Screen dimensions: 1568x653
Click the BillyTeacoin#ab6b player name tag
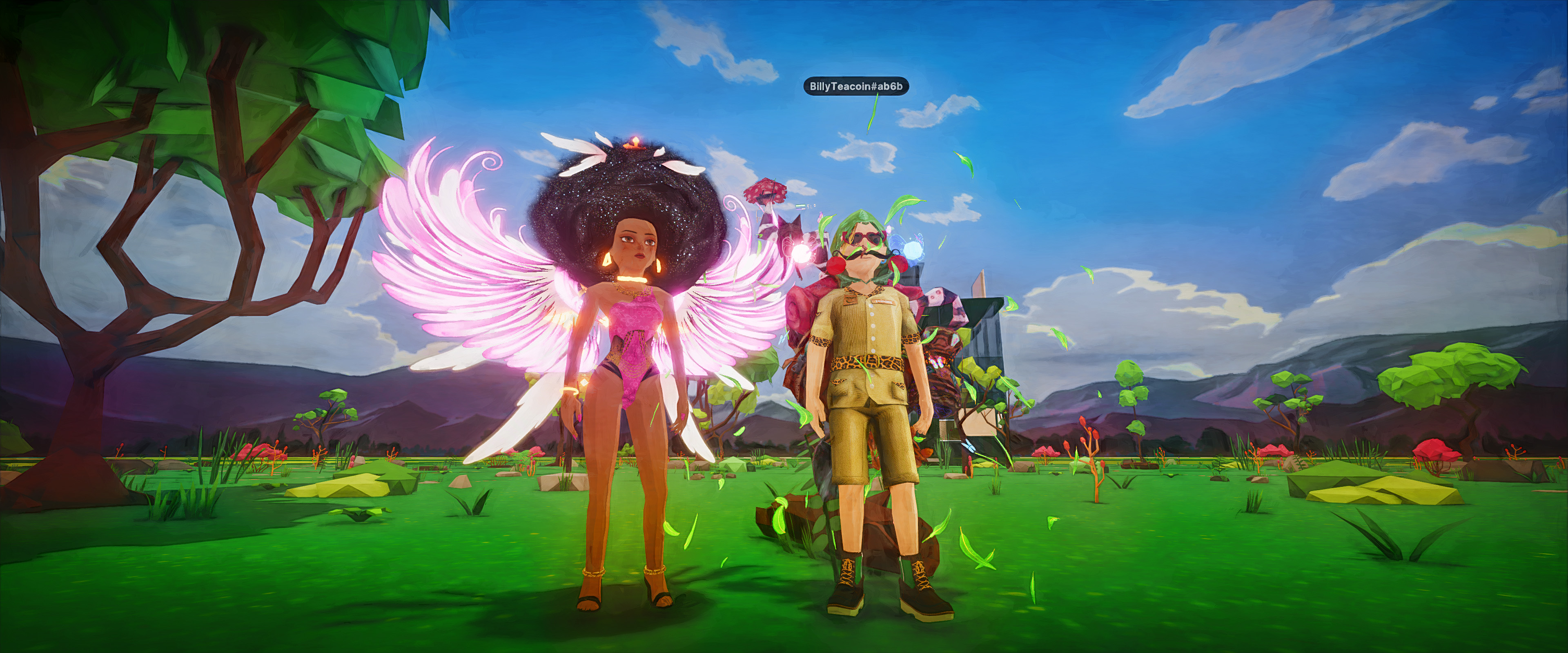click(x=856, y=87)
